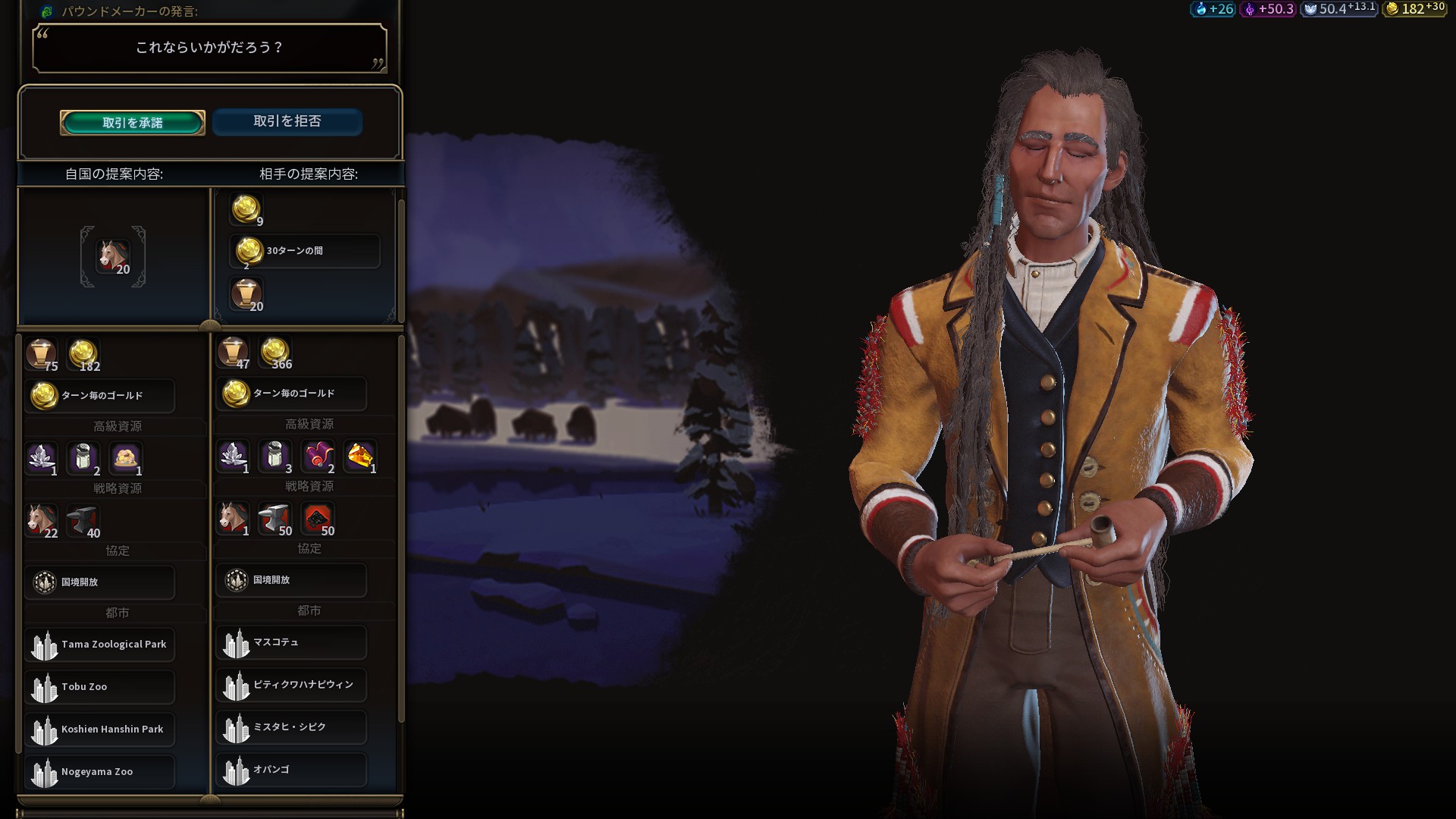
Task: Request opponent's ターン毎のゴールド entry
Action: 291,394
